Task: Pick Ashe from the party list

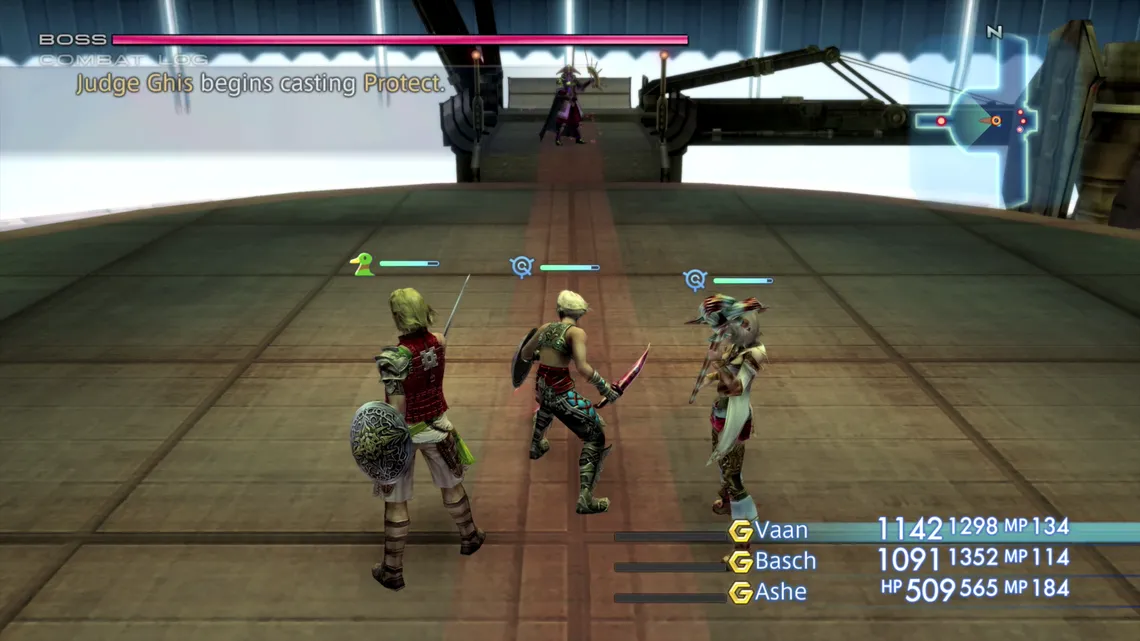Action: [x=781, y=592]
